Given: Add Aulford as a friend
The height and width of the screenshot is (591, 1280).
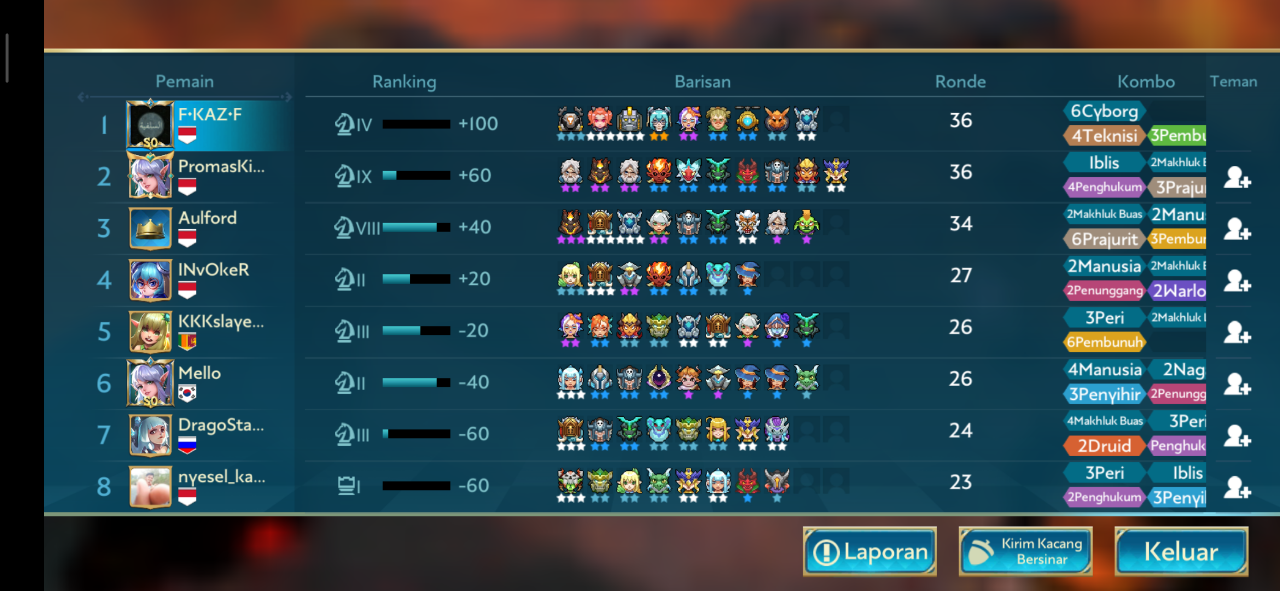Looking at the screenshot, I should tap(1237, 229).
